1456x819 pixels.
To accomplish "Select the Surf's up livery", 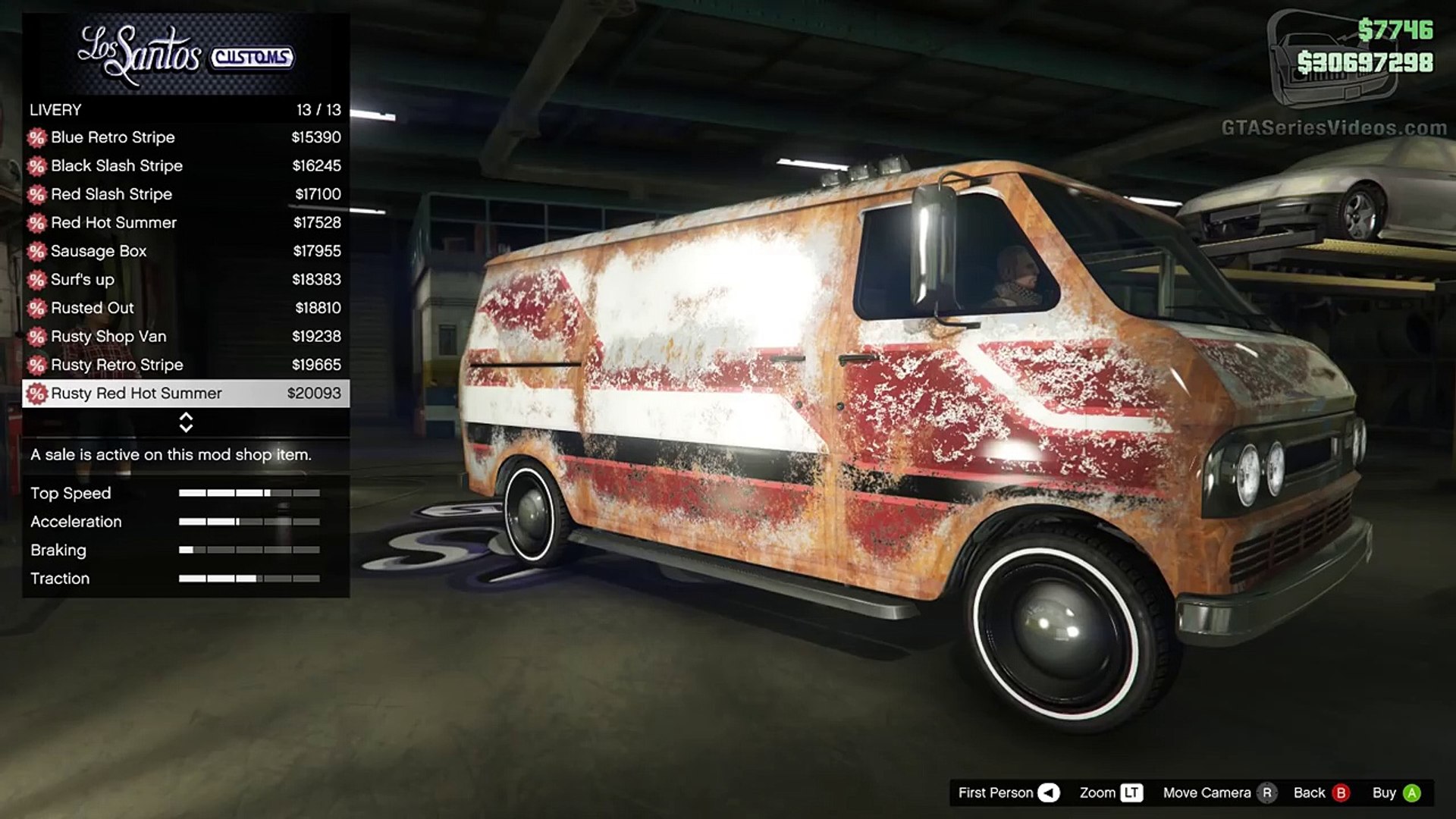I will tap(186, 279).
